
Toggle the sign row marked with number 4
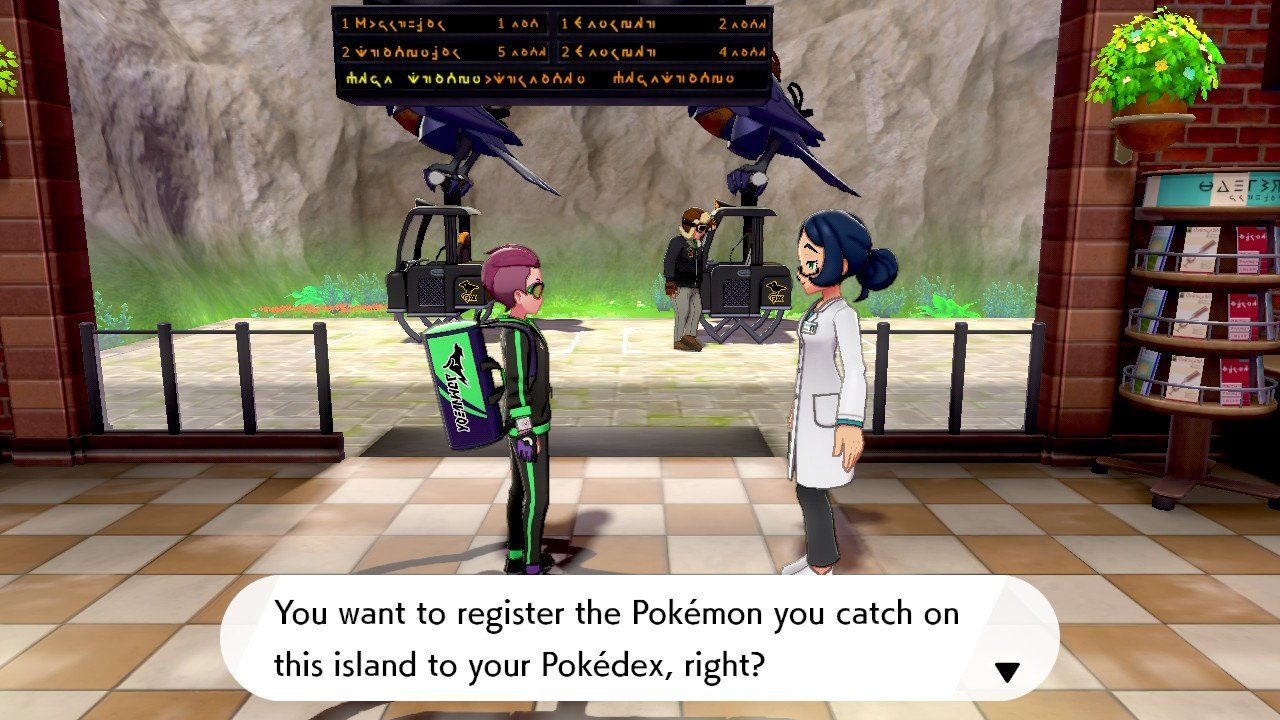tap(721, 51)
